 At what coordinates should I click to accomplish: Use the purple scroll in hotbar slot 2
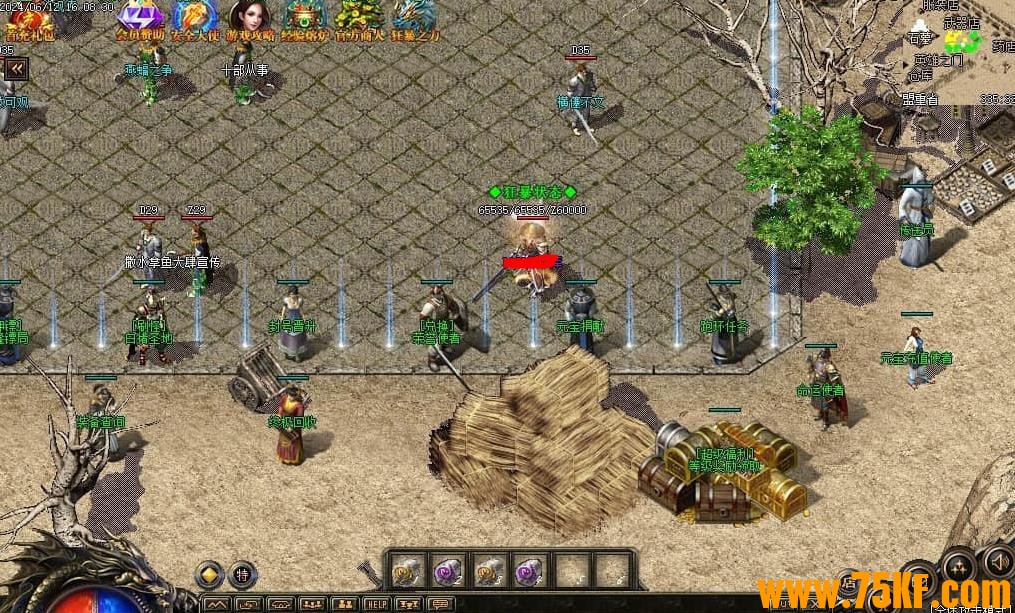point(446,571)
